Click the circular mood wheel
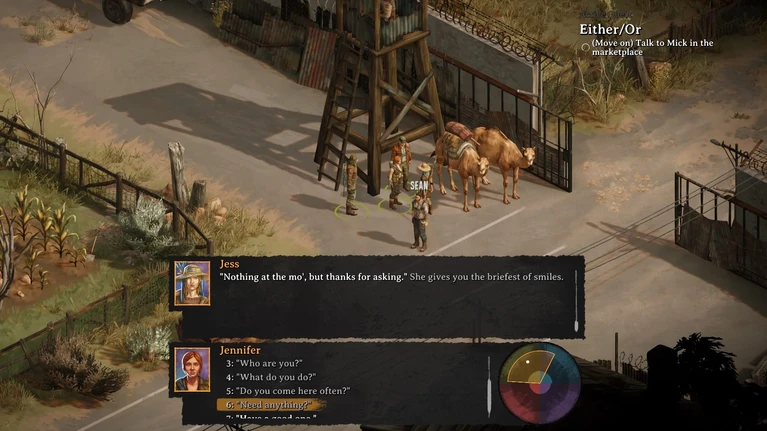767x431 pixels. pos(539,384)
